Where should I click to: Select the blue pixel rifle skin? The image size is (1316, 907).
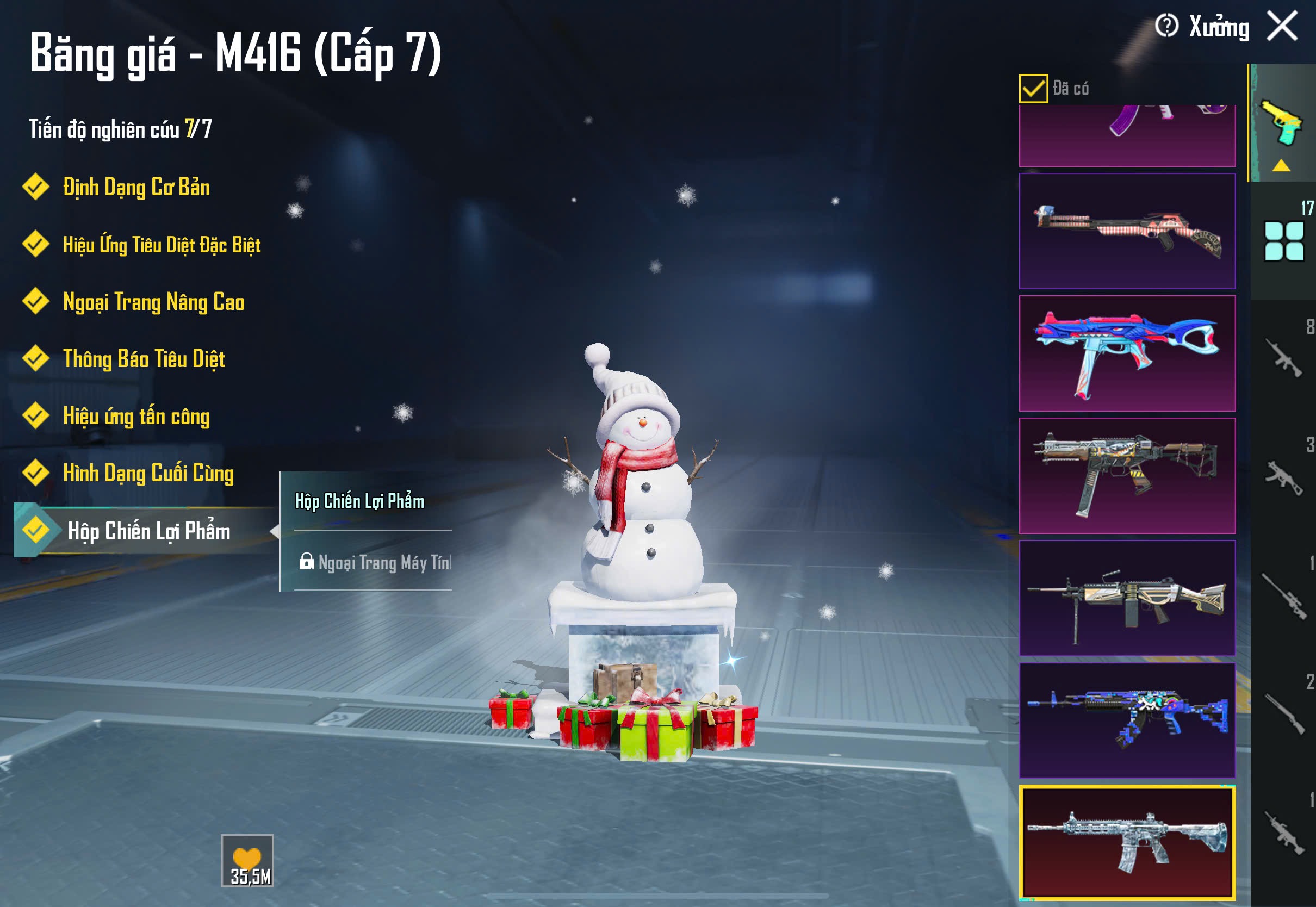[x=1127, y=720]
